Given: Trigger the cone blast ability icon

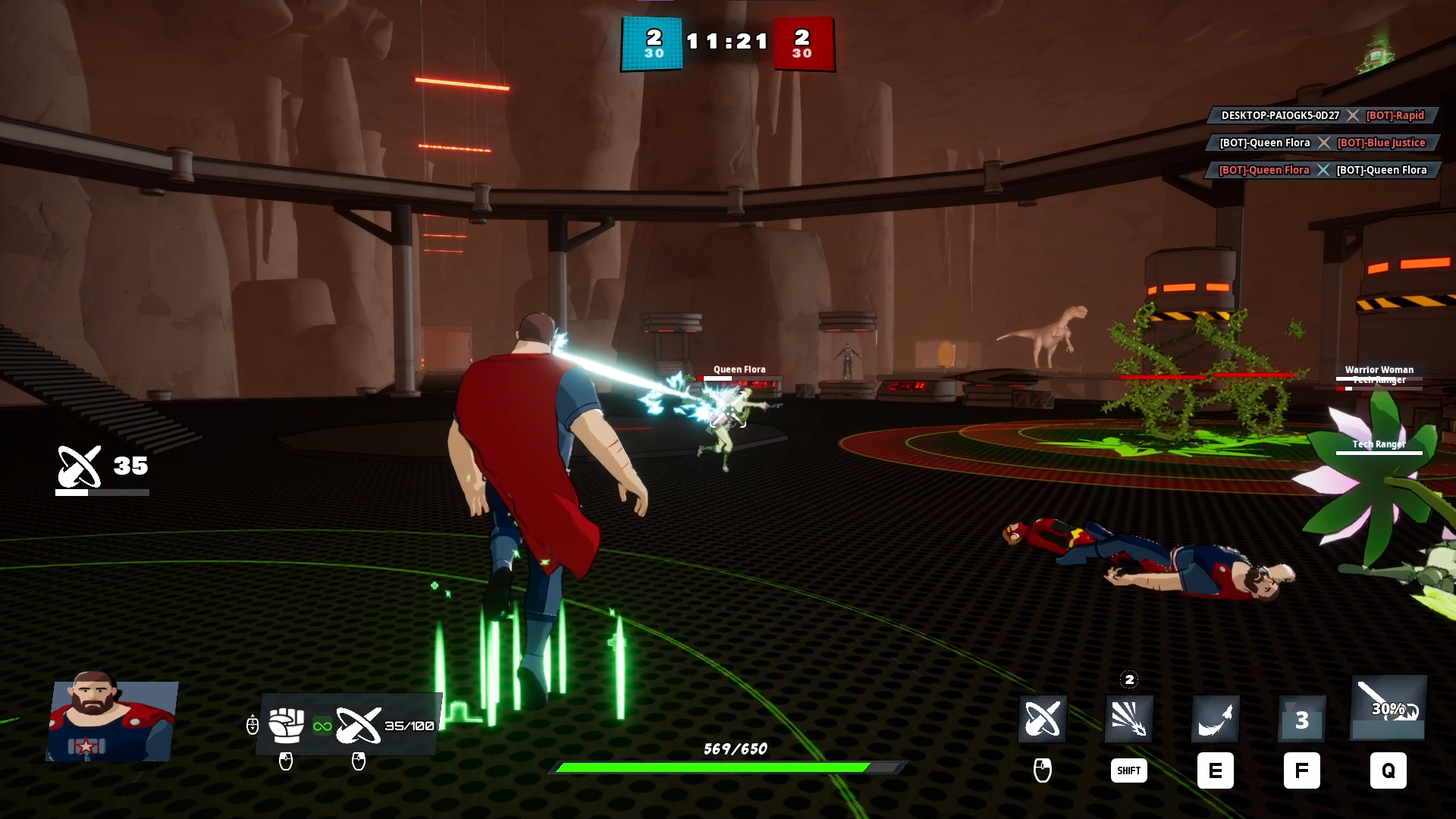Looking at the screenshot, I should click(1128, 718).
